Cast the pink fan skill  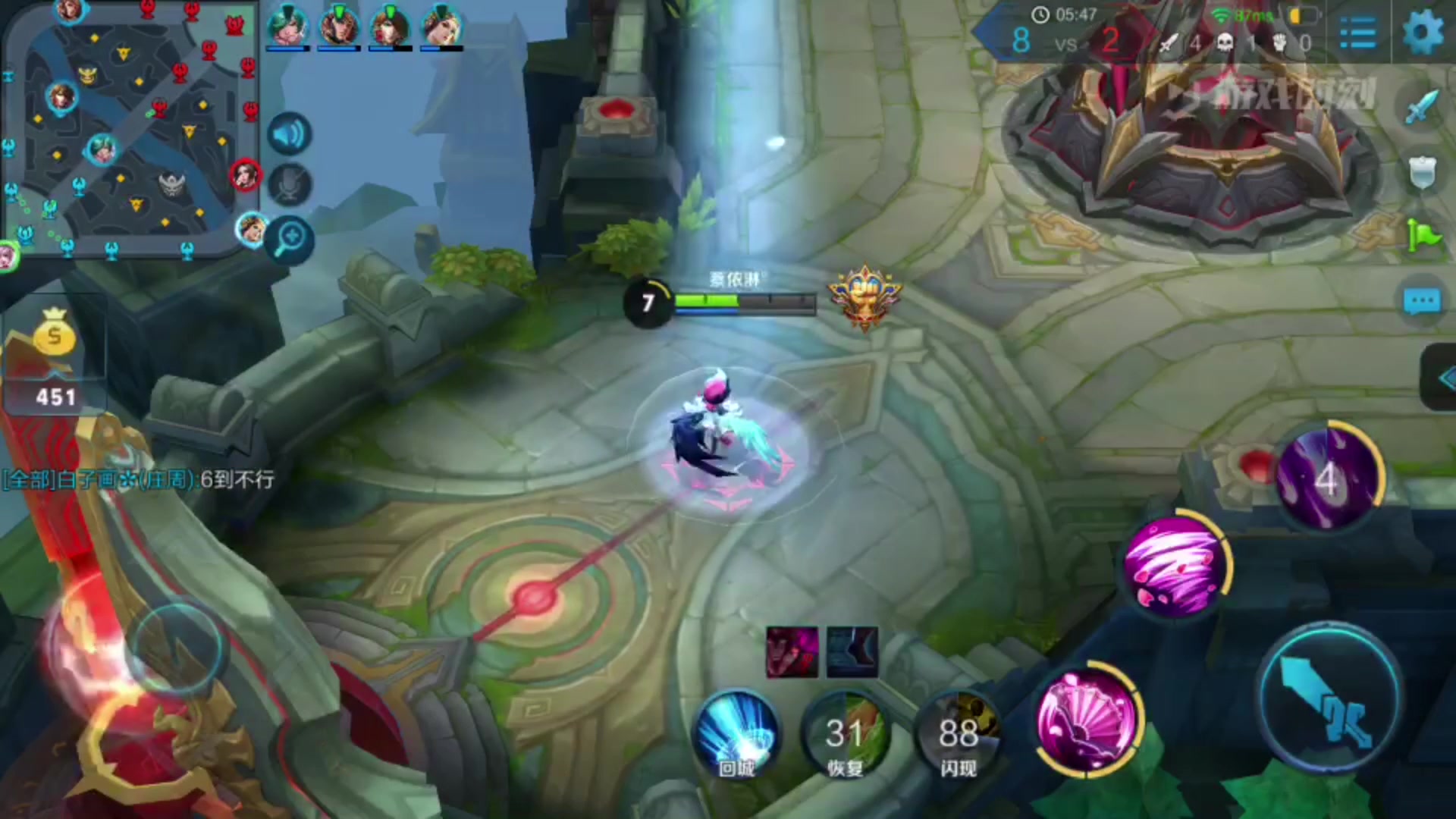(x=1087, y=720)
